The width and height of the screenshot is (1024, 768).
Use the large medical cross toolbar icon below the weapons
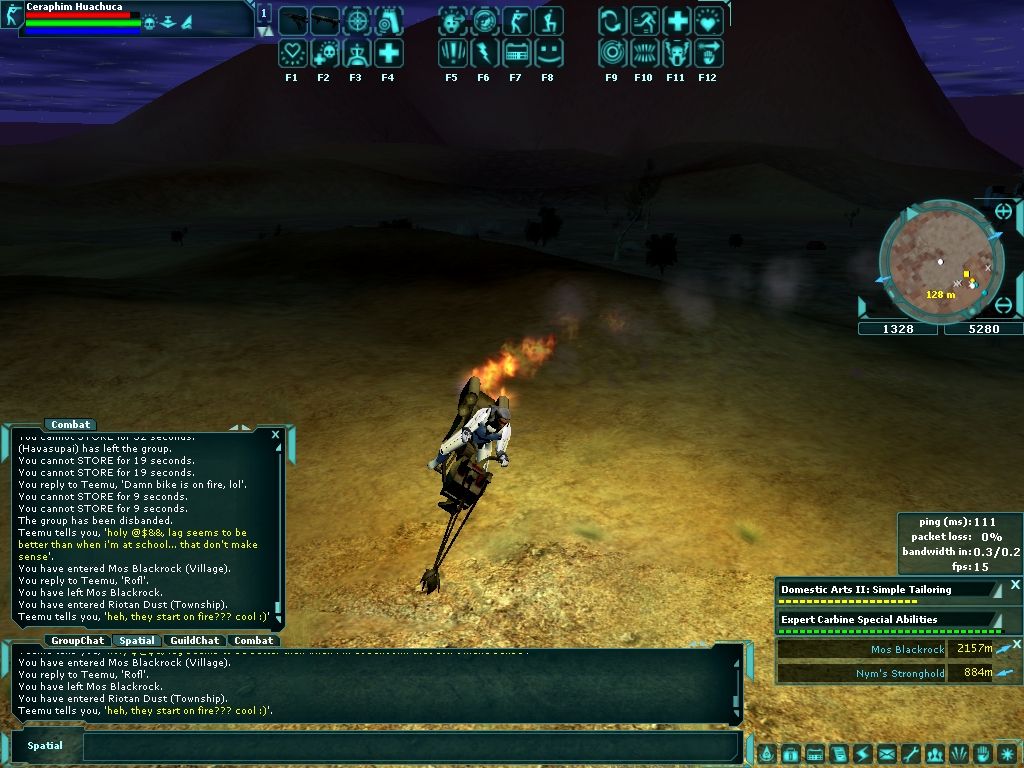388,53
